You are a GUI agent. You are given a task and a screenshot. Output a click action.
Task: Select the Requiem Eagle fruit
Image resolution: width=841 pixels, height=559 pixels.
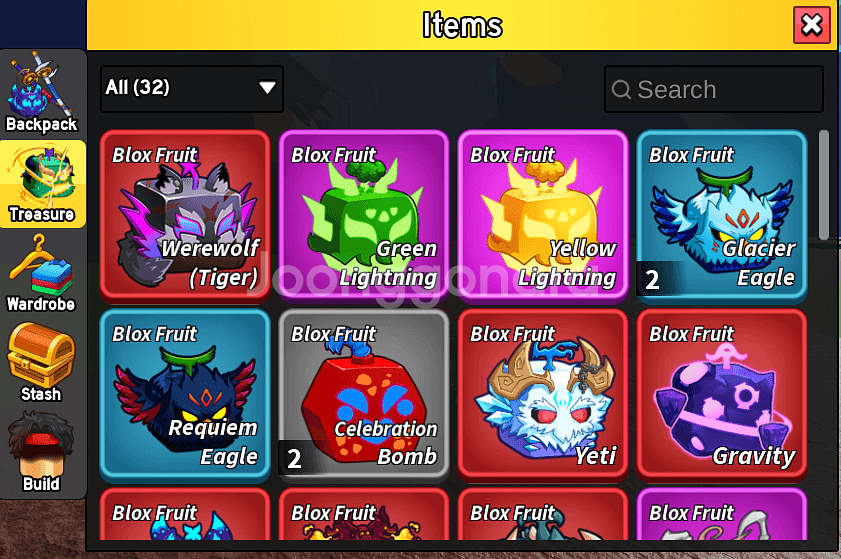[x=185, y=393]
